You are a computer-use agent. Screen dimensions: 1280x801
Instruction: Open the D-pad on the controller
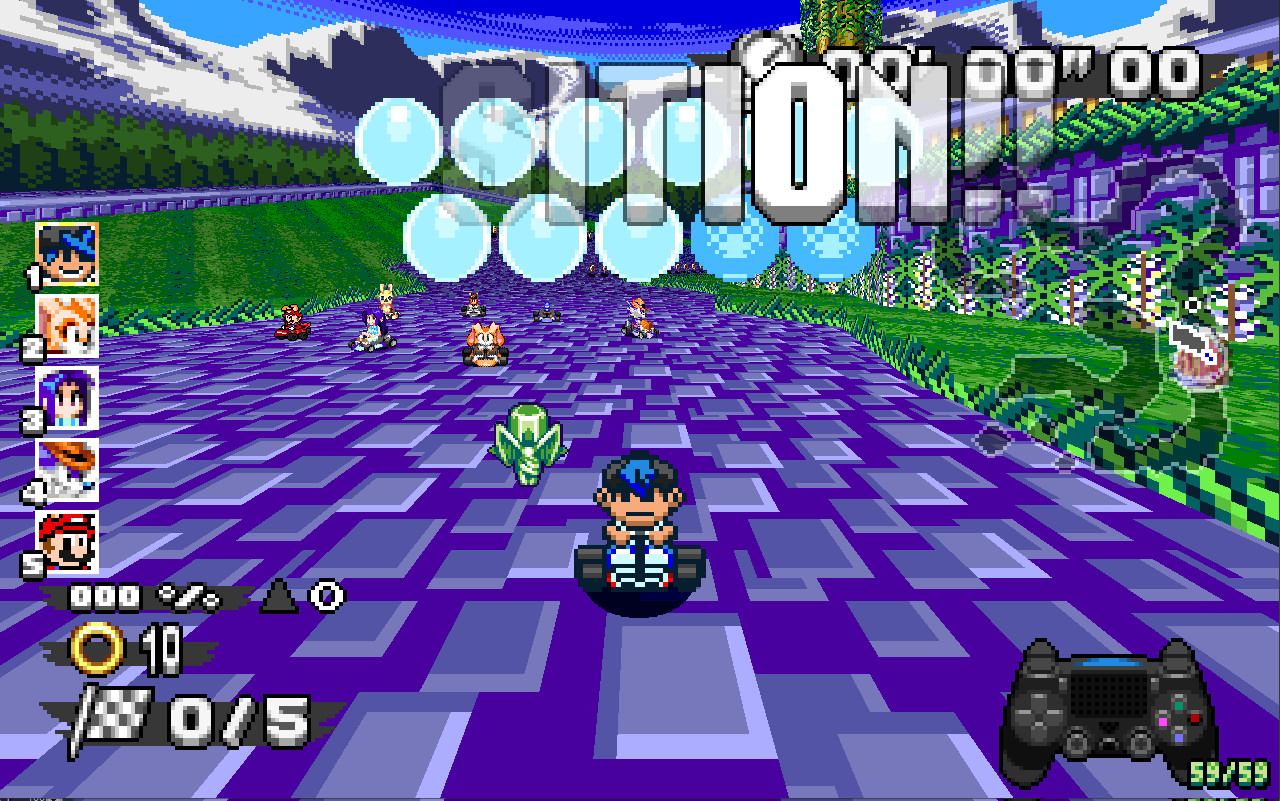[1037, 715]
